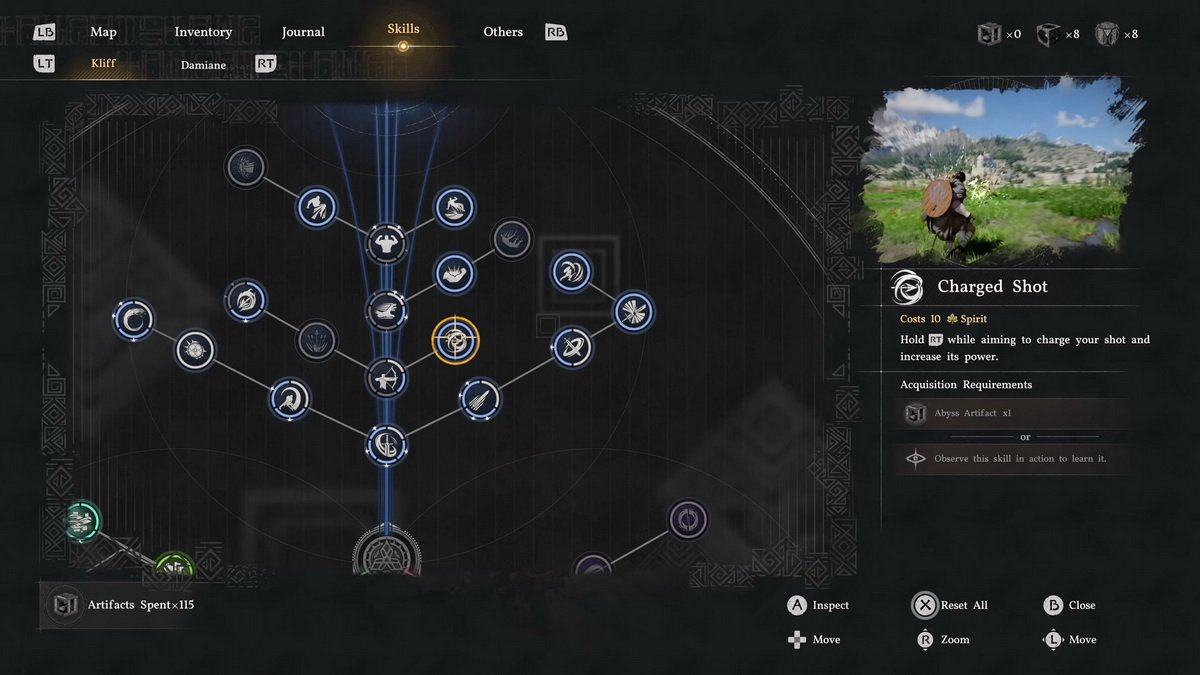This screenshot has height=675, width=1200.
Task: Choose the spiked round shield skill node
Action: point(194,350)
